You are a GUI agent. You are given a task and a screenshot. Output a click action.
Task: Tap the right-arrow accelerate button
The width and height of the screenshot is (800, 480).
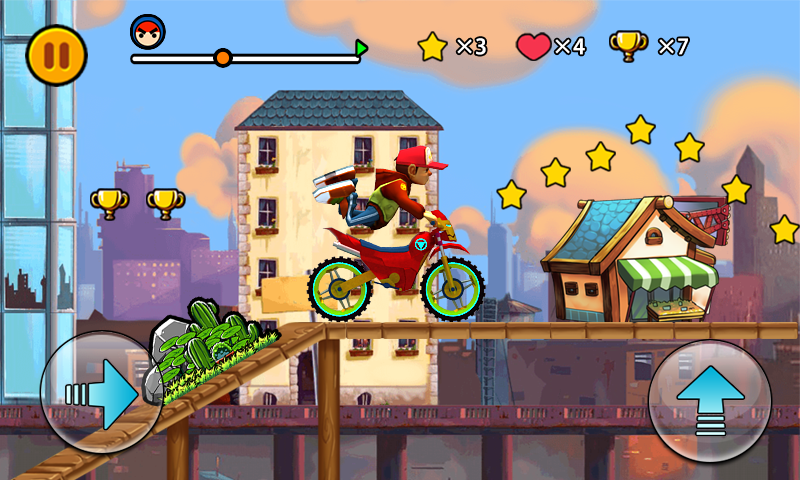point(102,393)
